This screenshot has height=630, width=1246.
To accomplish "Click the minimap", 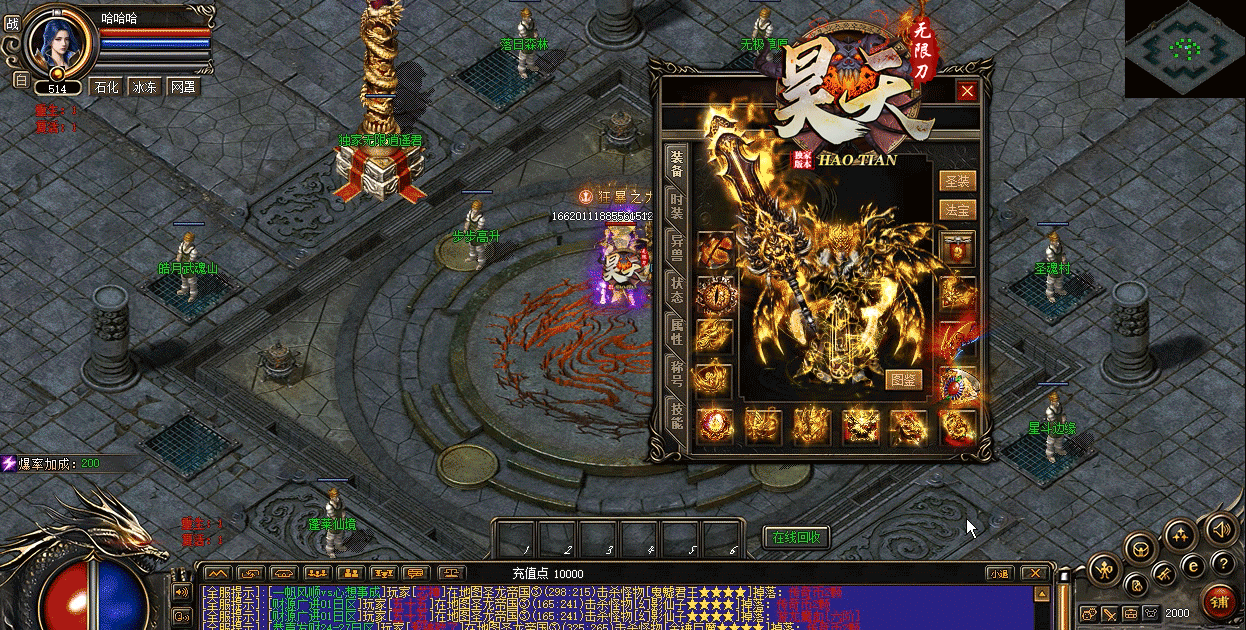I will click(x=1186, y=48).
